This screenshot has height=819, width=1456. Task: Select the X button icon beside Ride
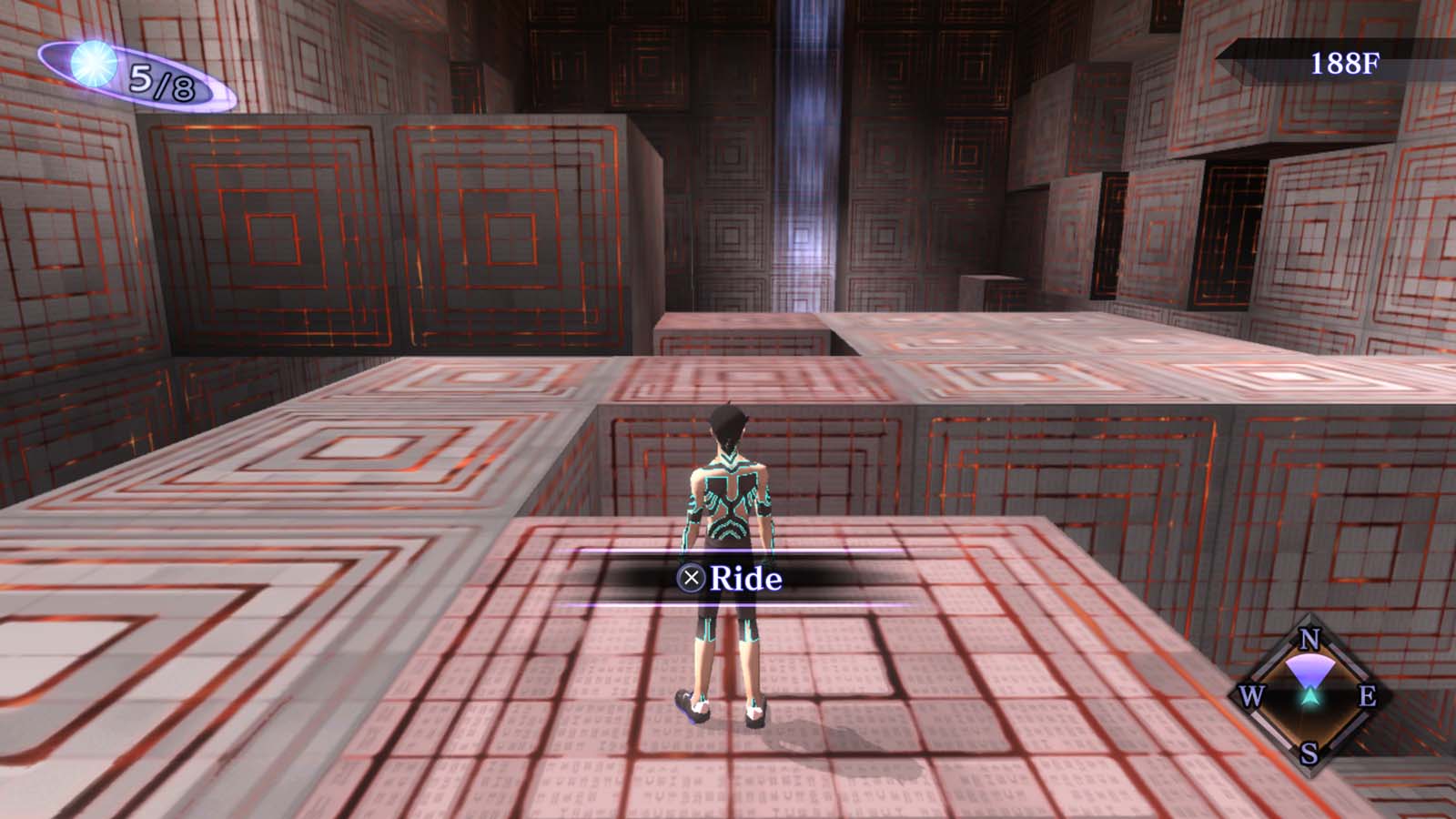(x=693, y=577)
